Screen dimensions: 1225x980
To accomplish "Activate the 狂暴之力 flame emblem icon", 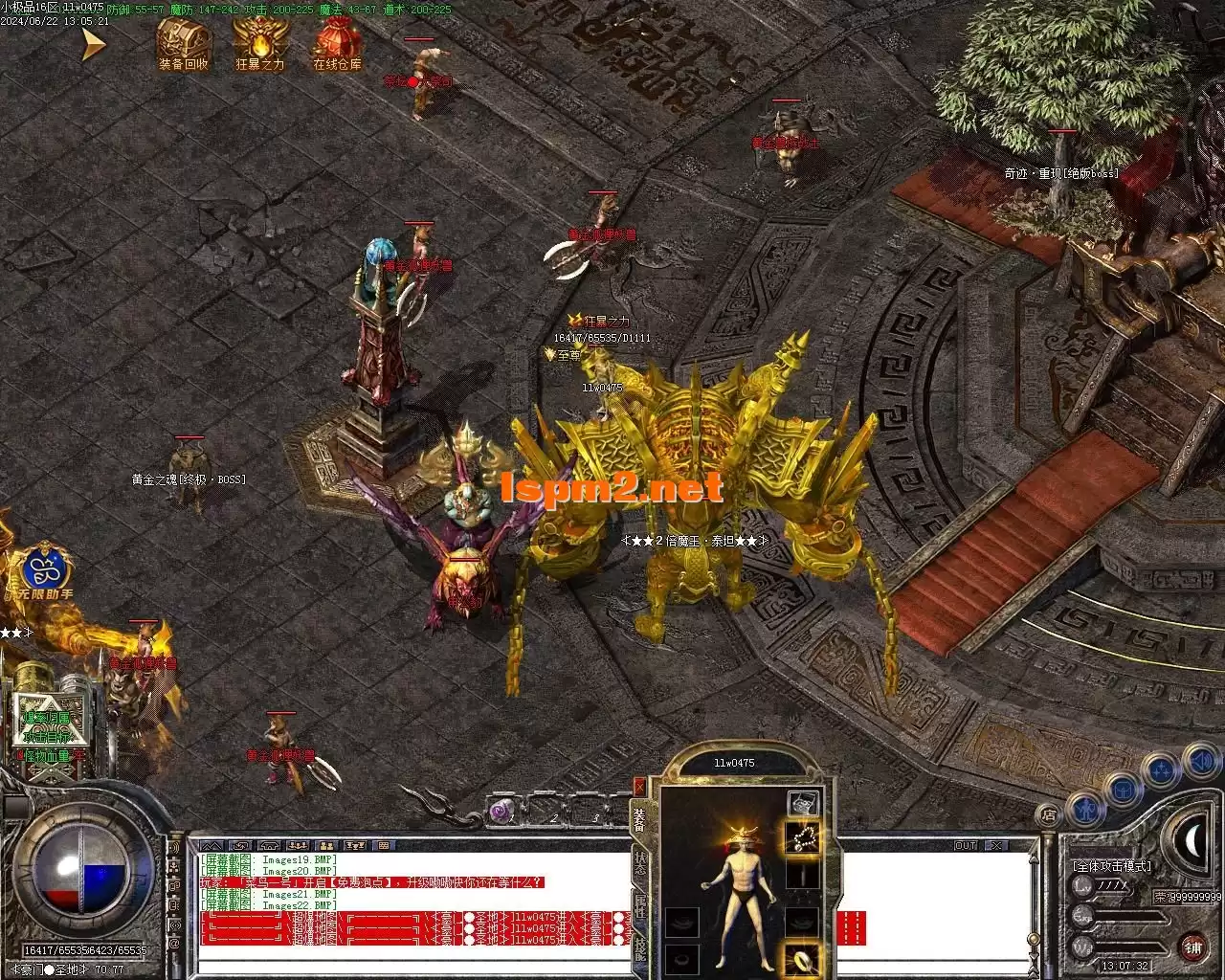I will point(259,41).
